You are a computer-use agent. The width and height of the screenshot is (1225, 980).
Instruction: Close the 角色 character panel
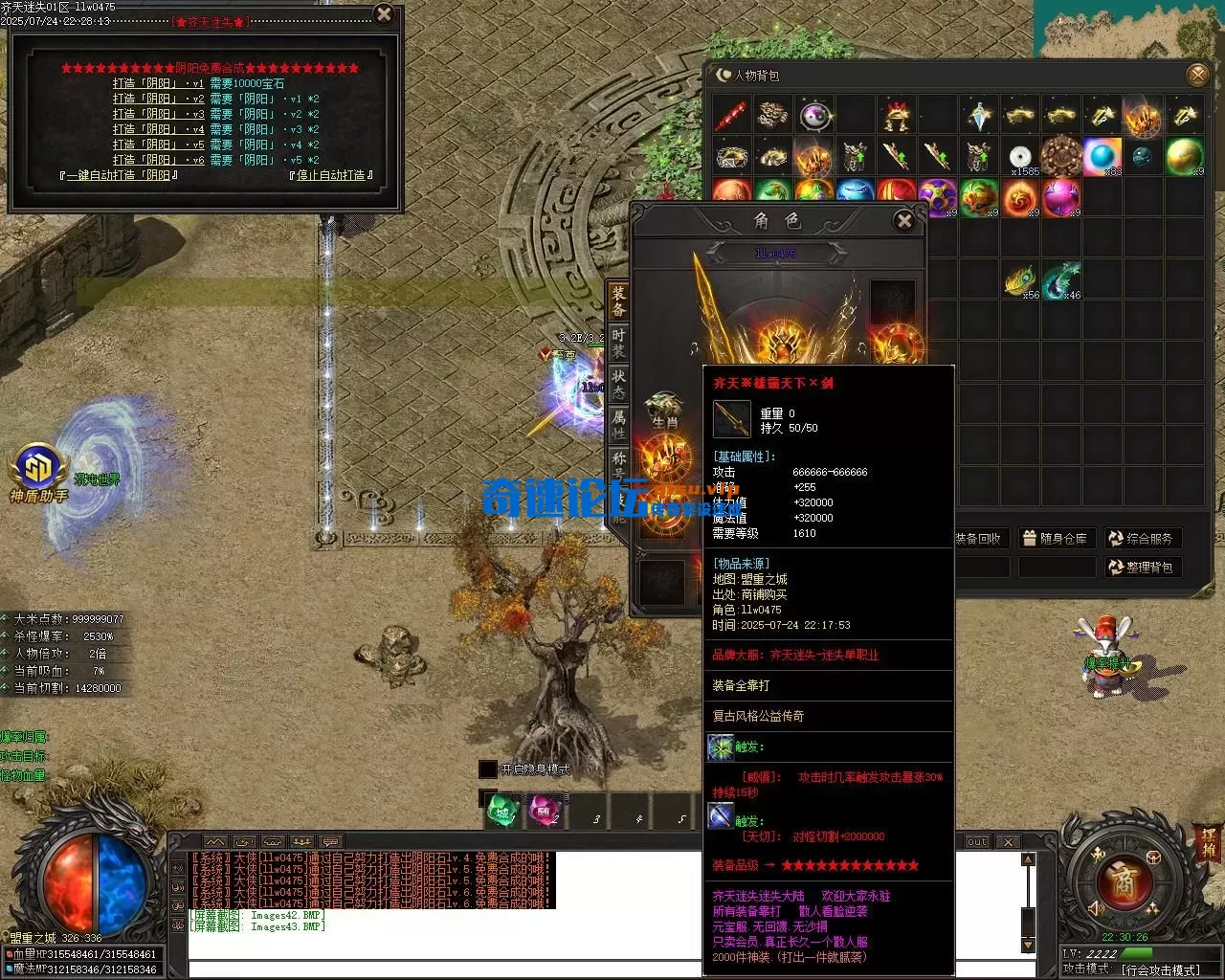(903, 221)
